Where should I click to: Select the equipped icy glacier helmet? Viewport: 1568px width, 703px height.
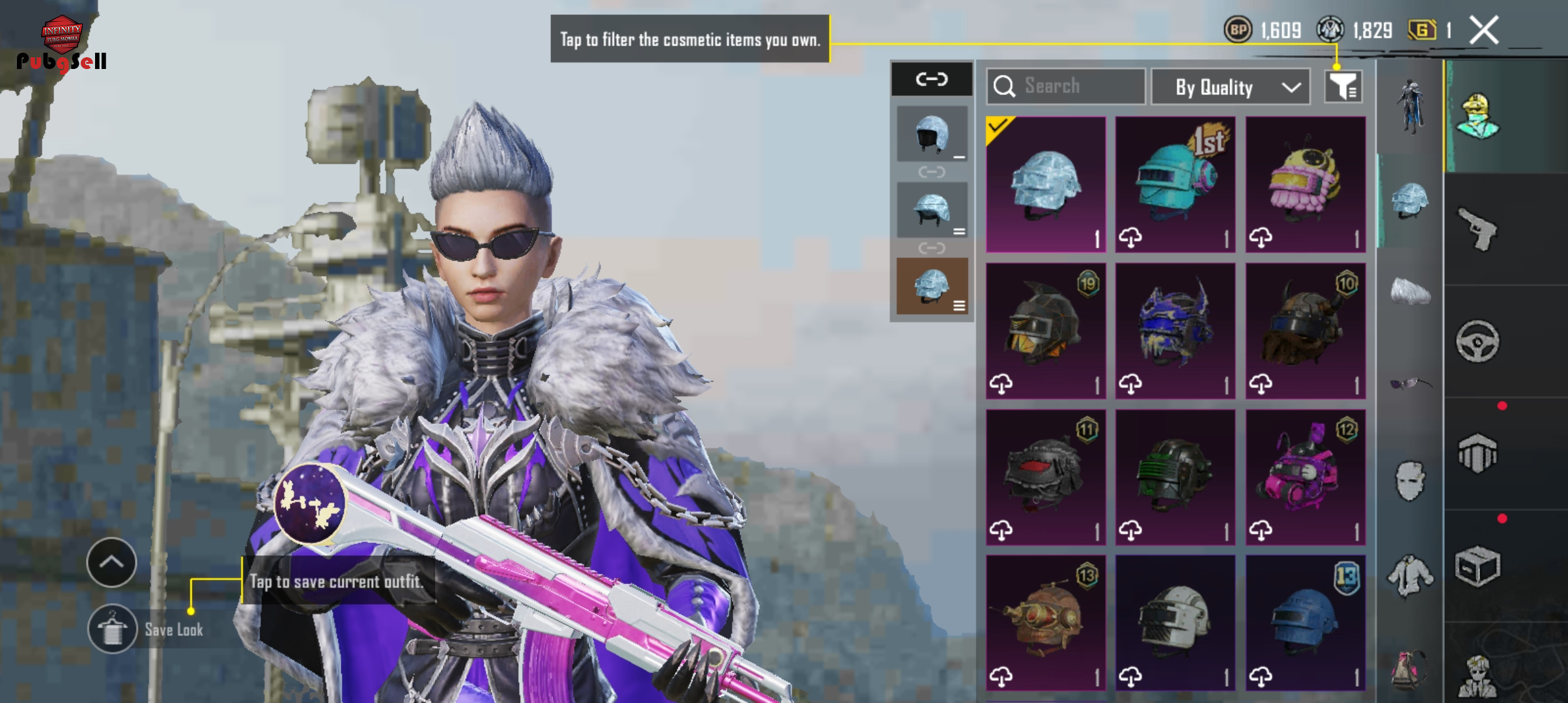click(x=1046, y=184)
